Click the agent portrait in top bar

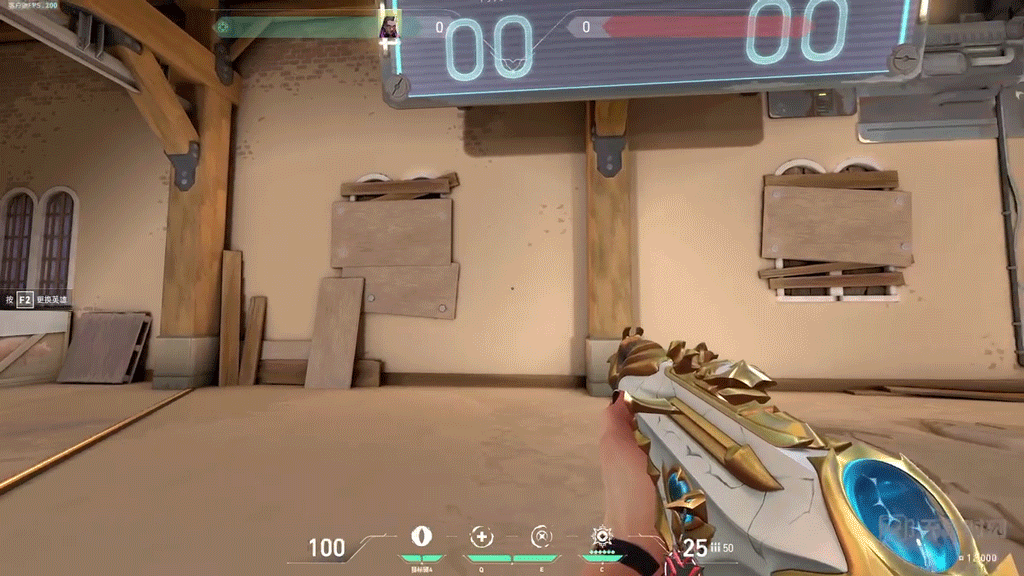click(389, 27)
